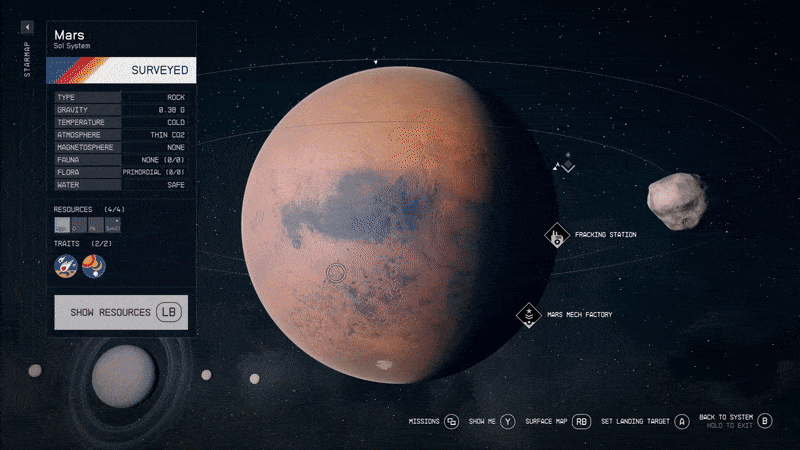Select the Cl resource tile

[79, 227]
